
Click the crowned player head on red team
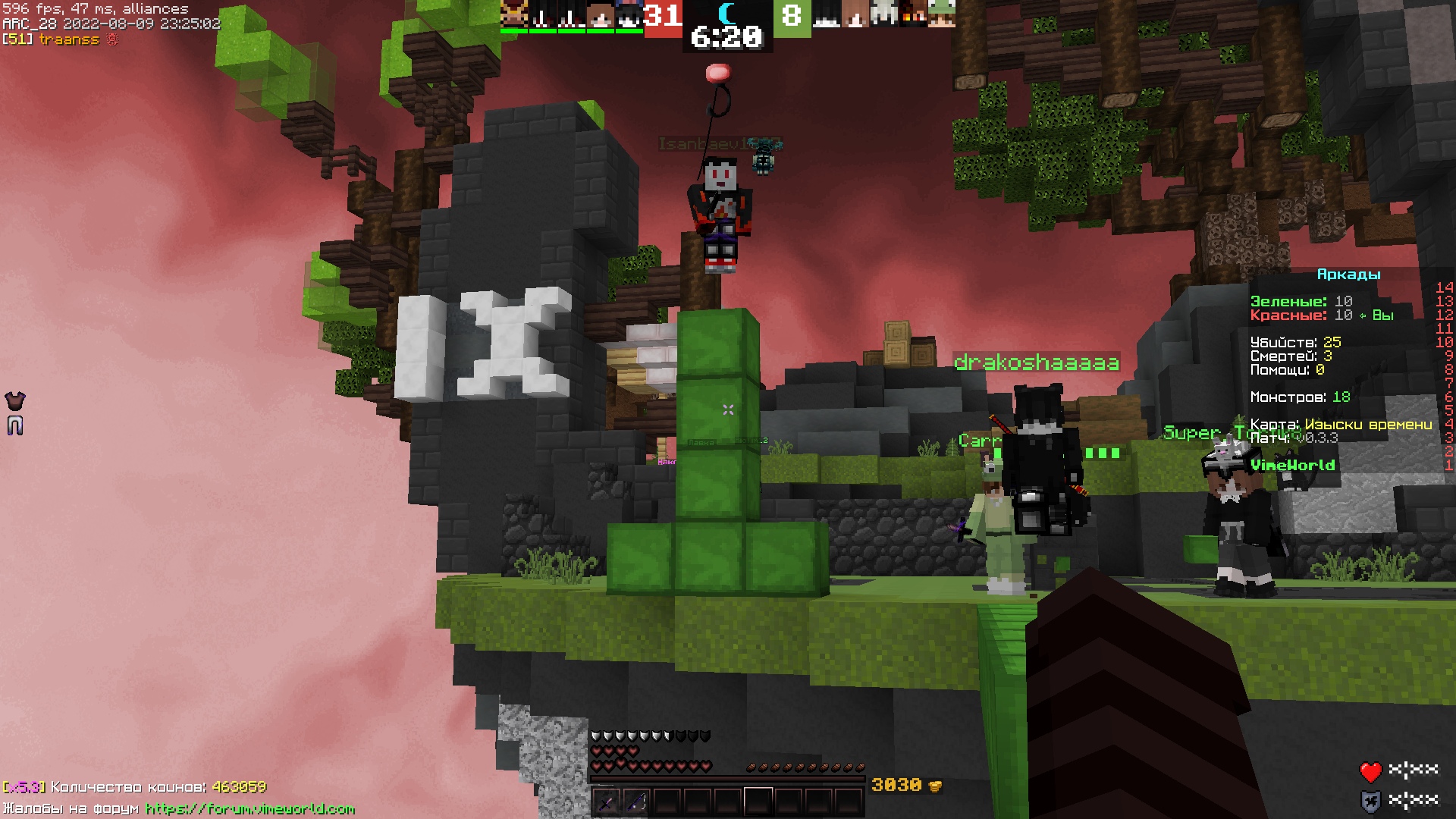514,14
